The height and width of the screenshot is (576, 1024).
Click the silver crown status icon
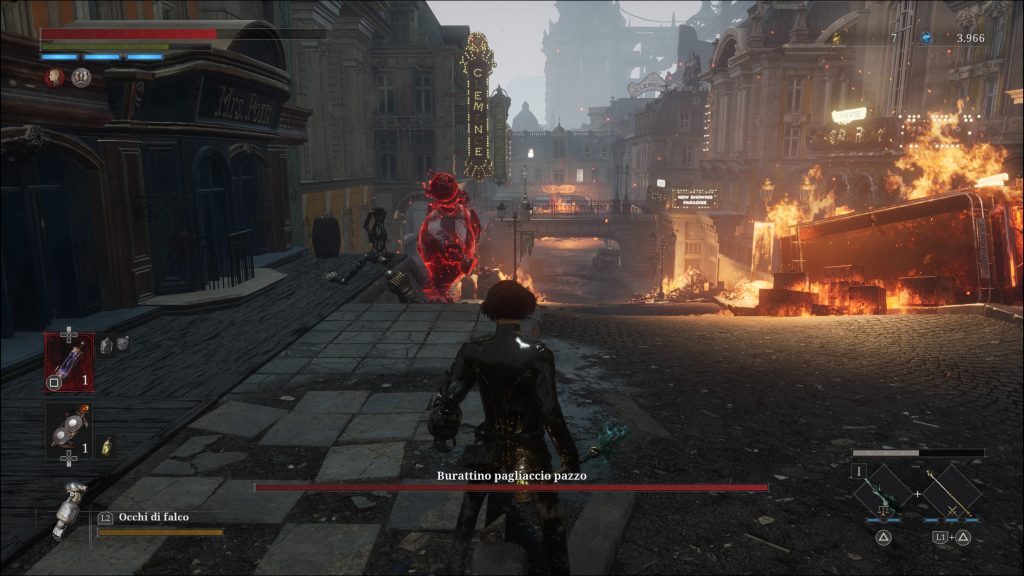81,77
